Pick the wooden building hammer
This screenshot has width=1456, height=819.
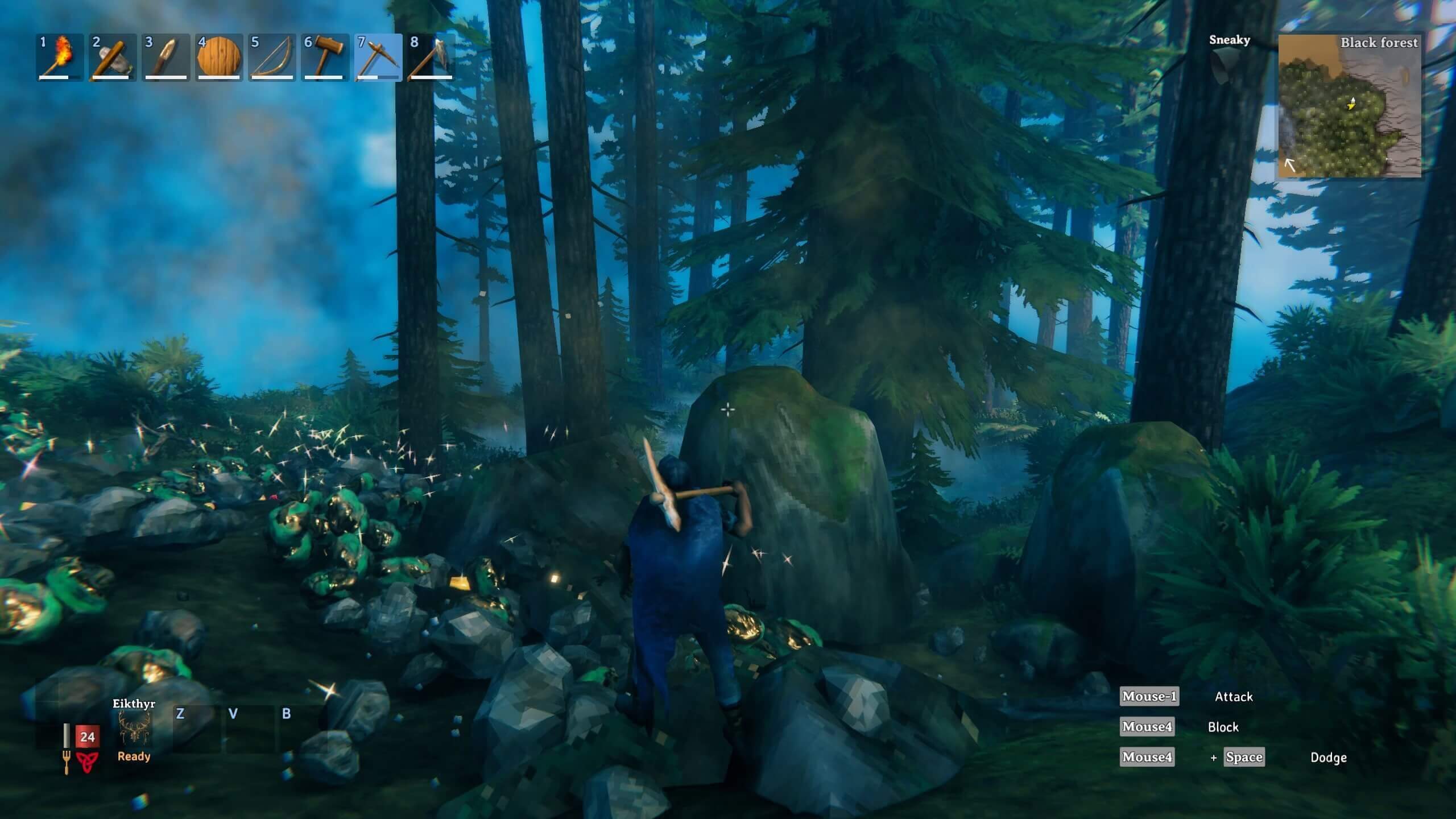click(x=325, y=57)
